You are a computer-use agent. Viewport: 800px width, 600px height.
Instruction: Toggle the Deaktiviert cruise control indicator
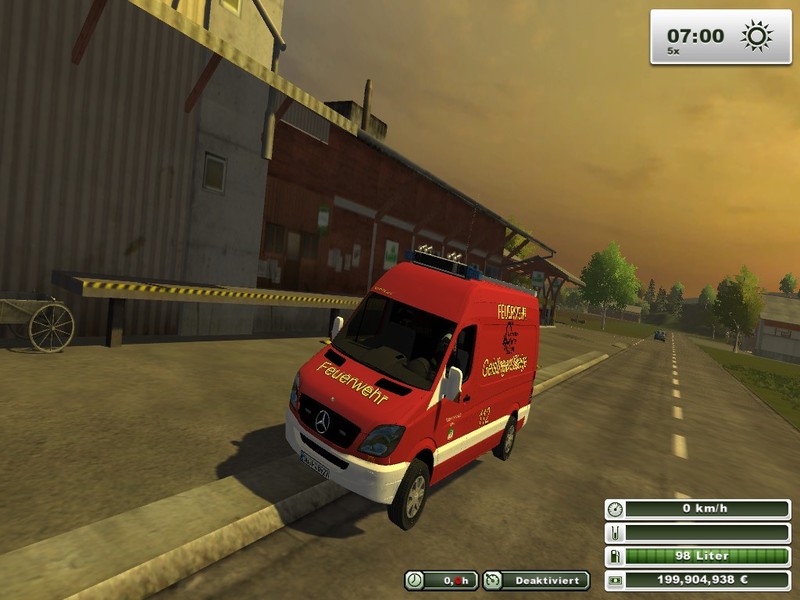[x=536, y=580]
